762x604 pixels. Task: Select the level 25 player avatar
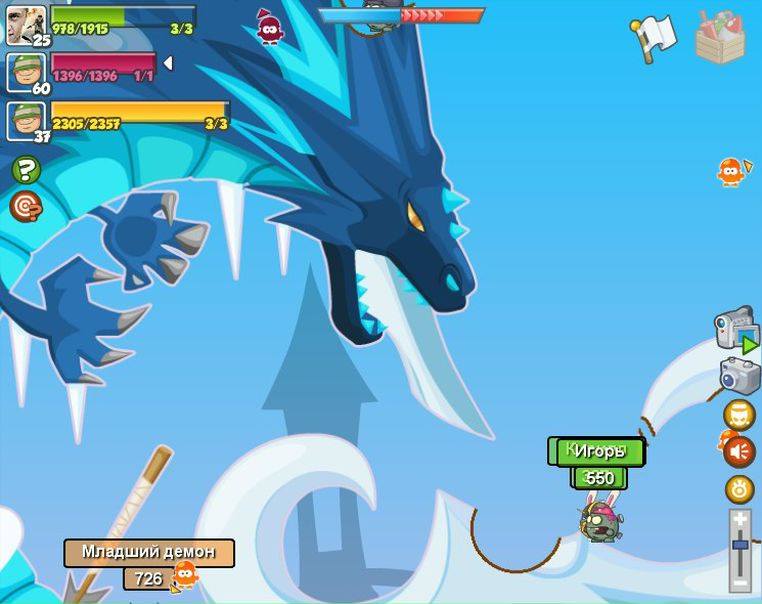[26, 25]
